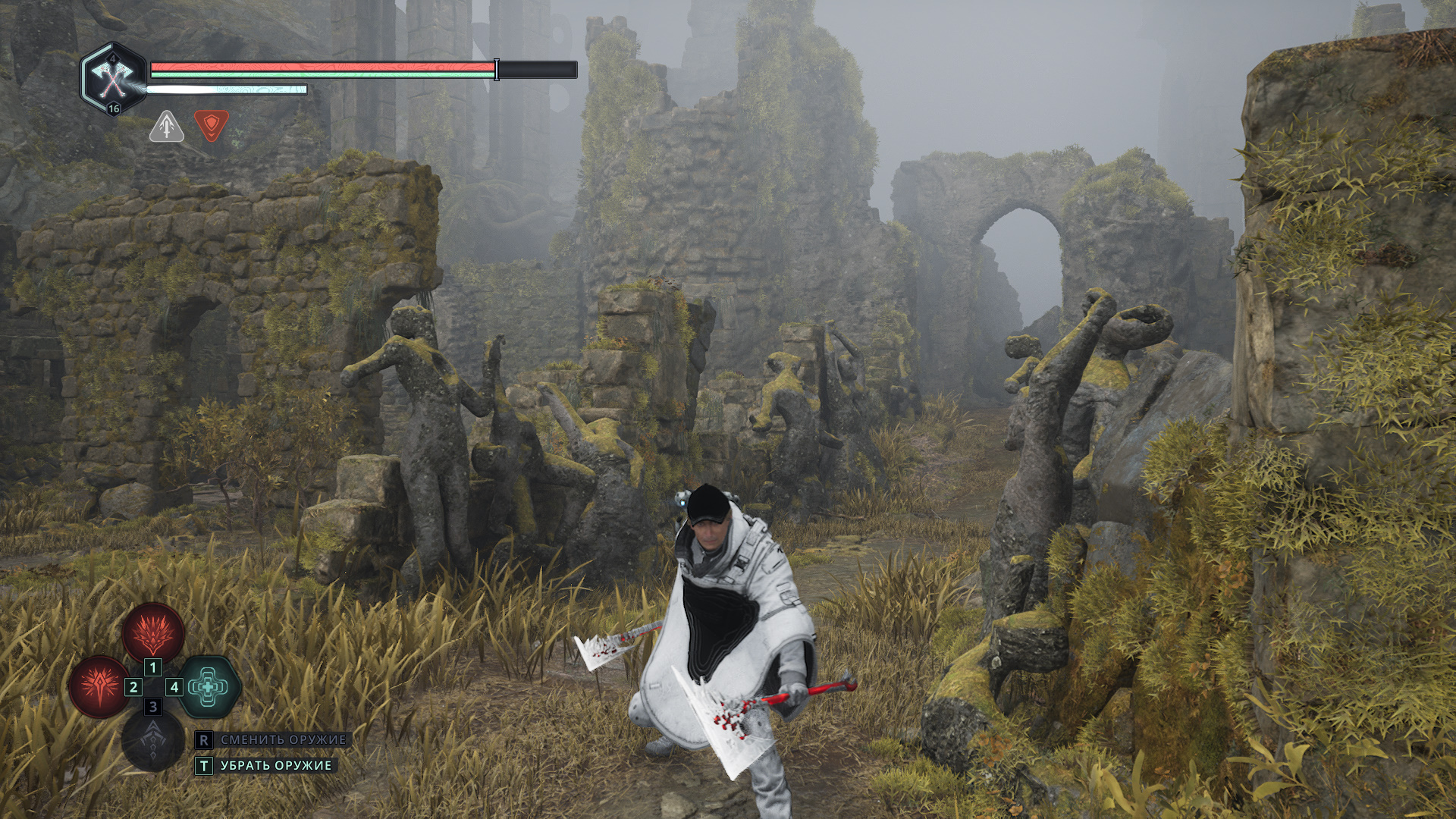
Task: Inspect the red shield debuff icon
Action: point(211,125)
